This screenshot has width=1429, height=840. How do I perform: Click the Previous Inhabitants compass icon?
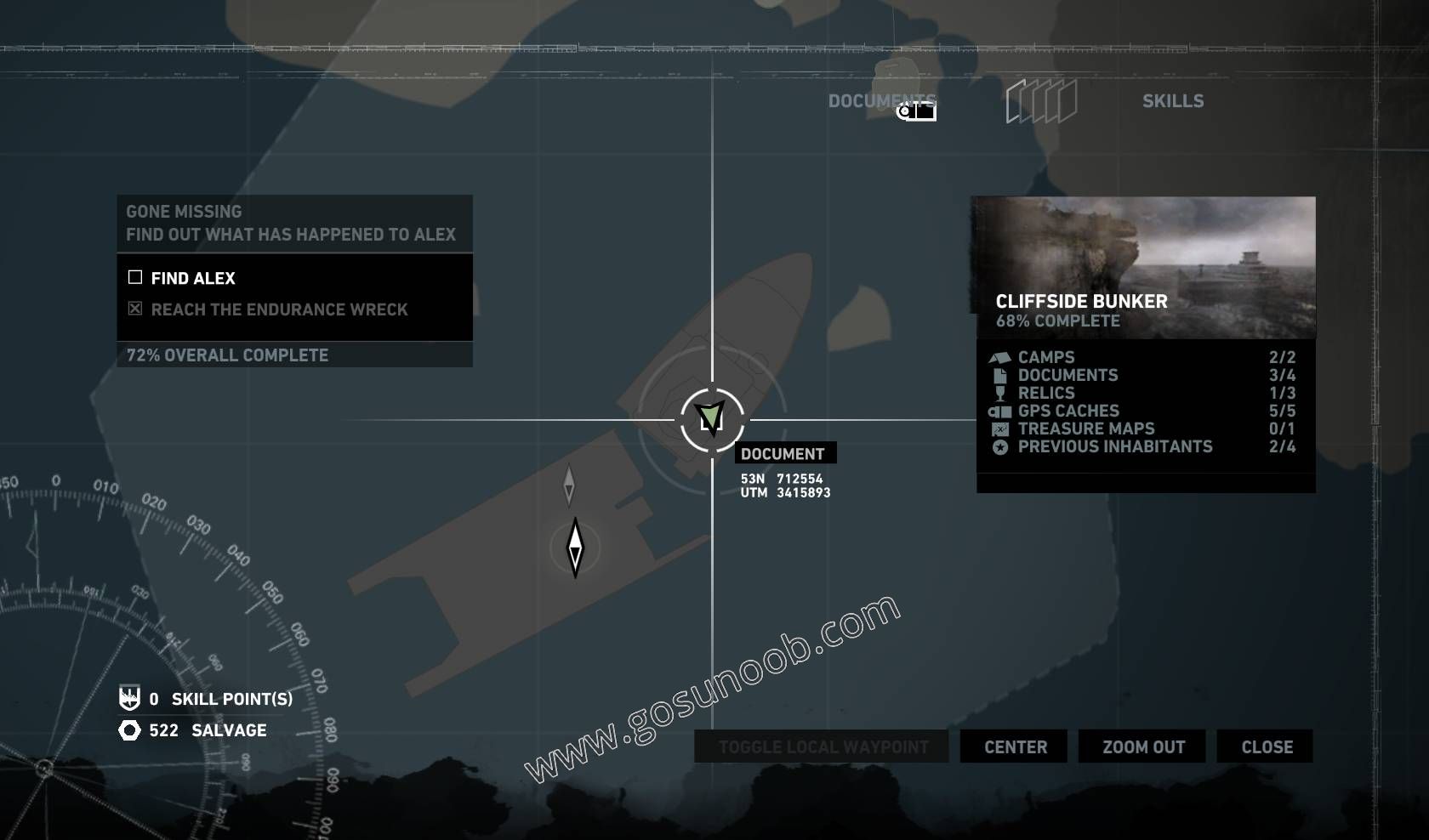pyautogui.click(x=999, y=446)
